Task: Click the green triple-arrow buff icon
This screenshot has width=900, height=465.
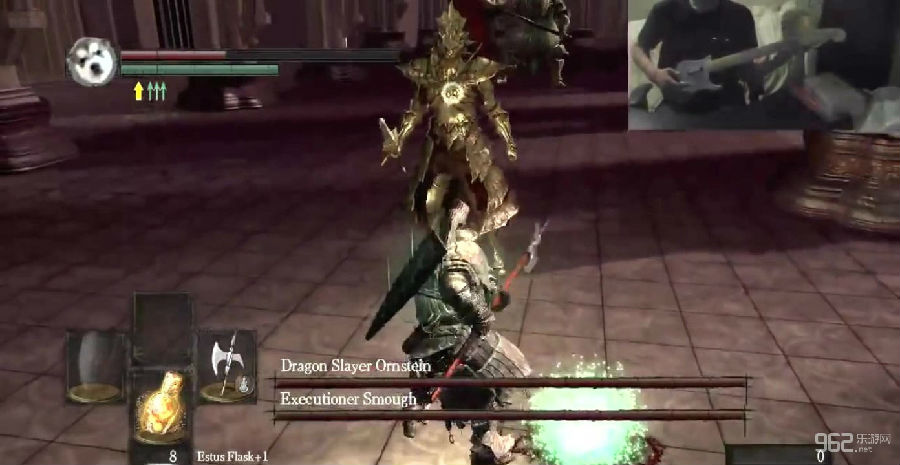Action: coord(157,91)
